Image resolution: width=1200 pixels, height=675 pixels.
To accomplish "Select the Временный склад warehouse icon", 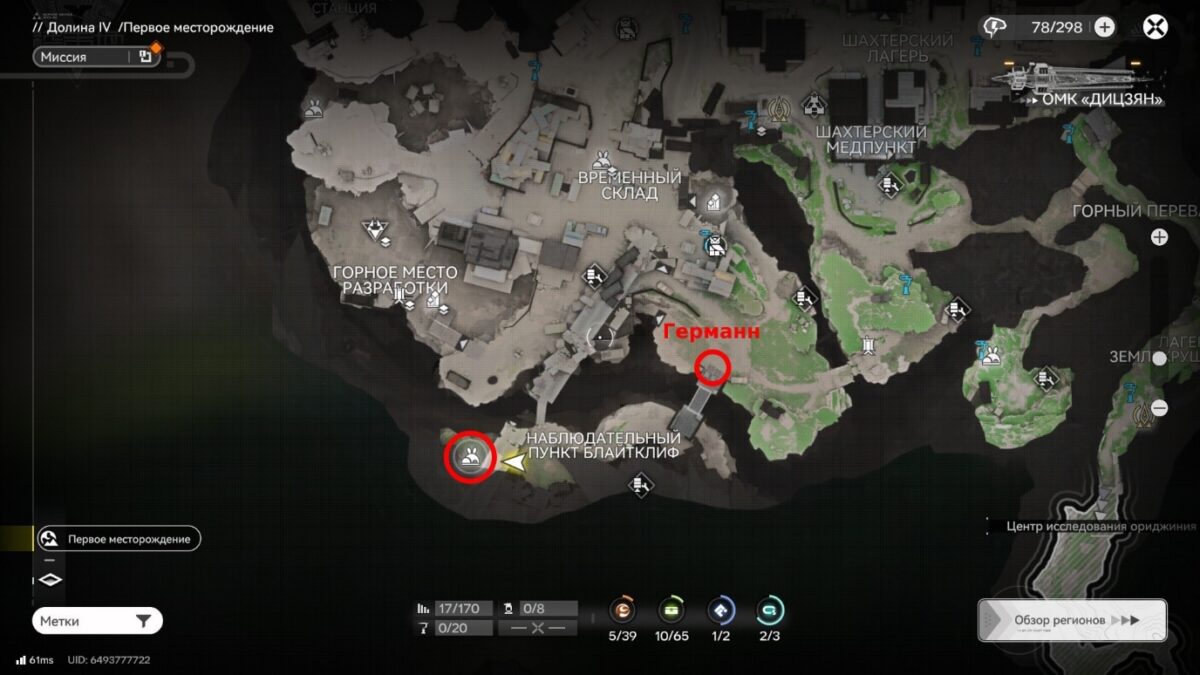I will click(x=714, y=203).
